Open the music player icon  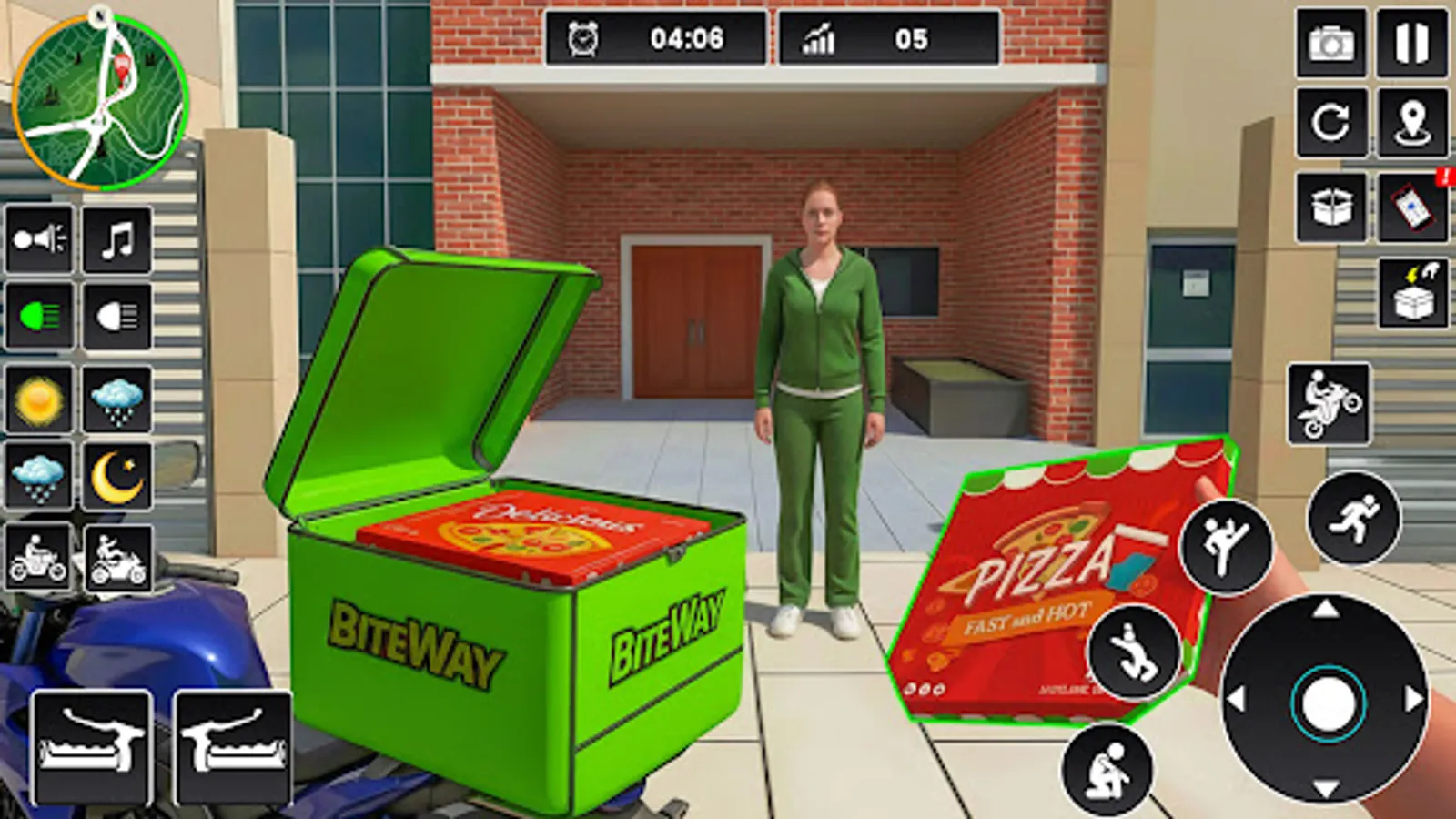tap(114, 239)
